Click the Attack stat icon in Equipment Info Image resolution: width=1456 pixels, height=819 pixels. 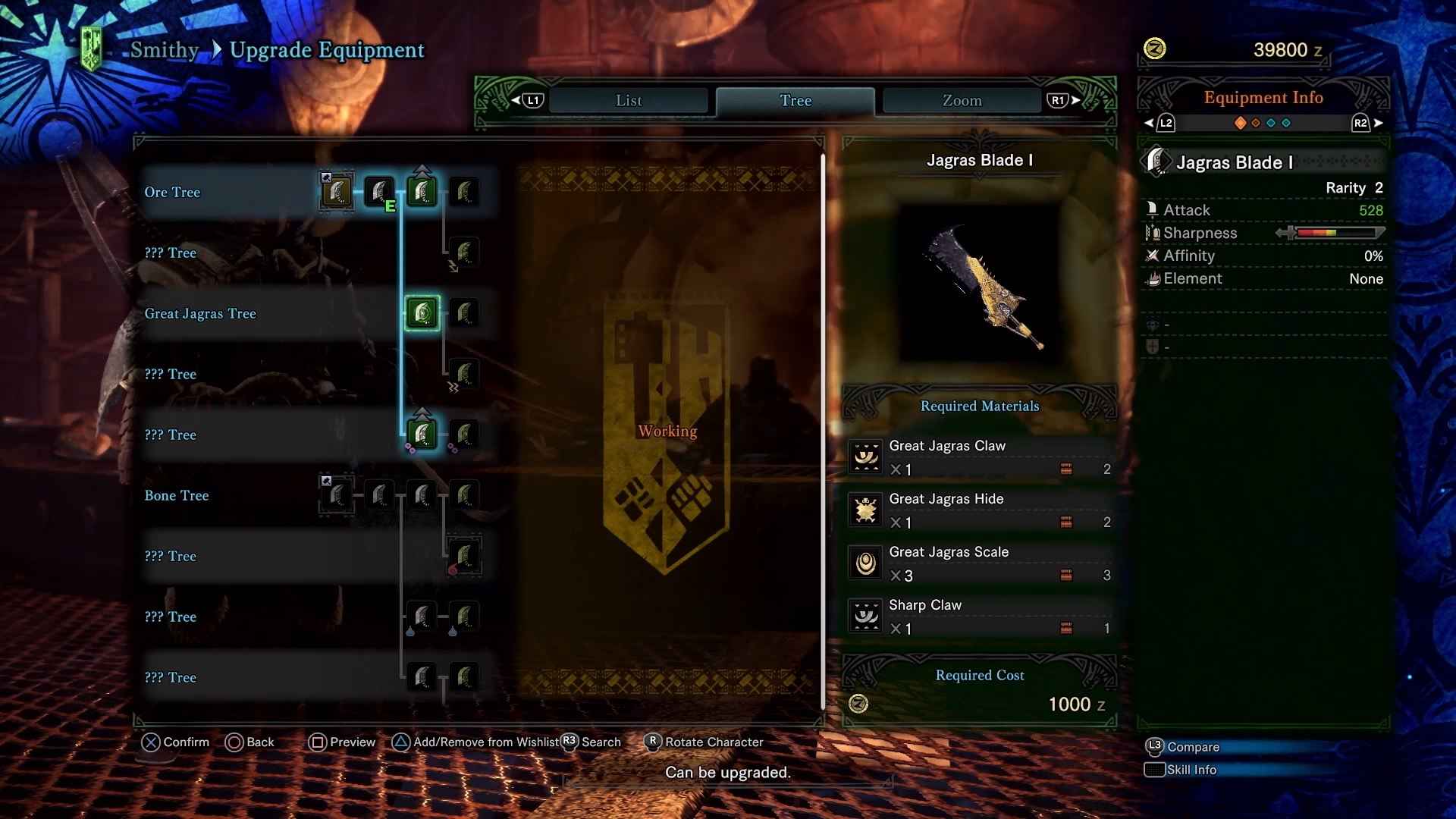(1153, 209)
